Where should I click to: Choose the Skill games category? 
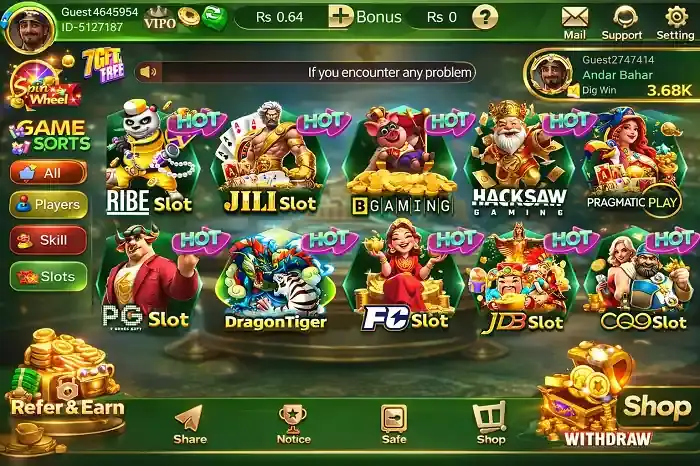(48, 241)
